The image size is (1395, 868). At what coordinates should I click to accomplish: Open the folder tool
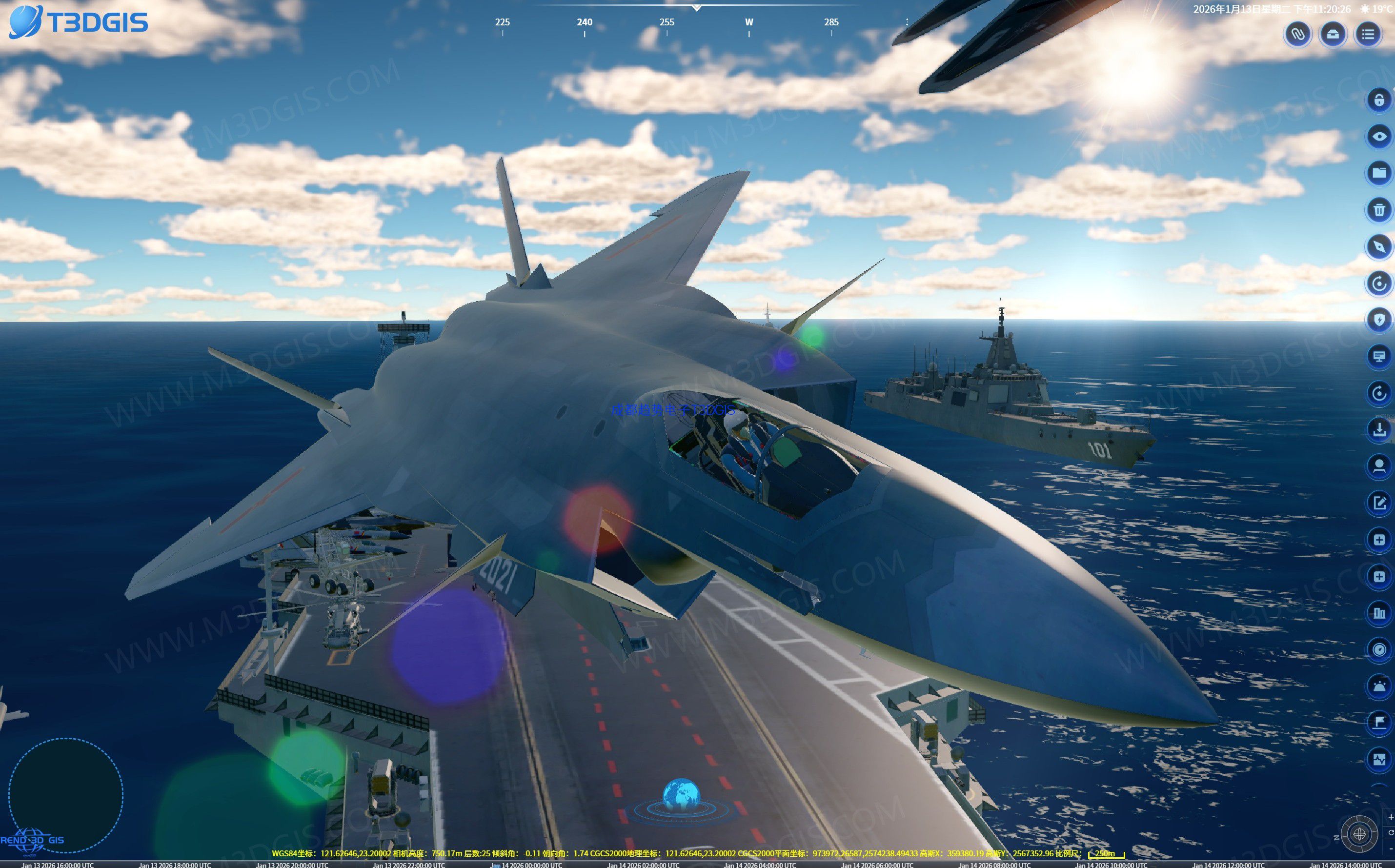point(1379,173)
